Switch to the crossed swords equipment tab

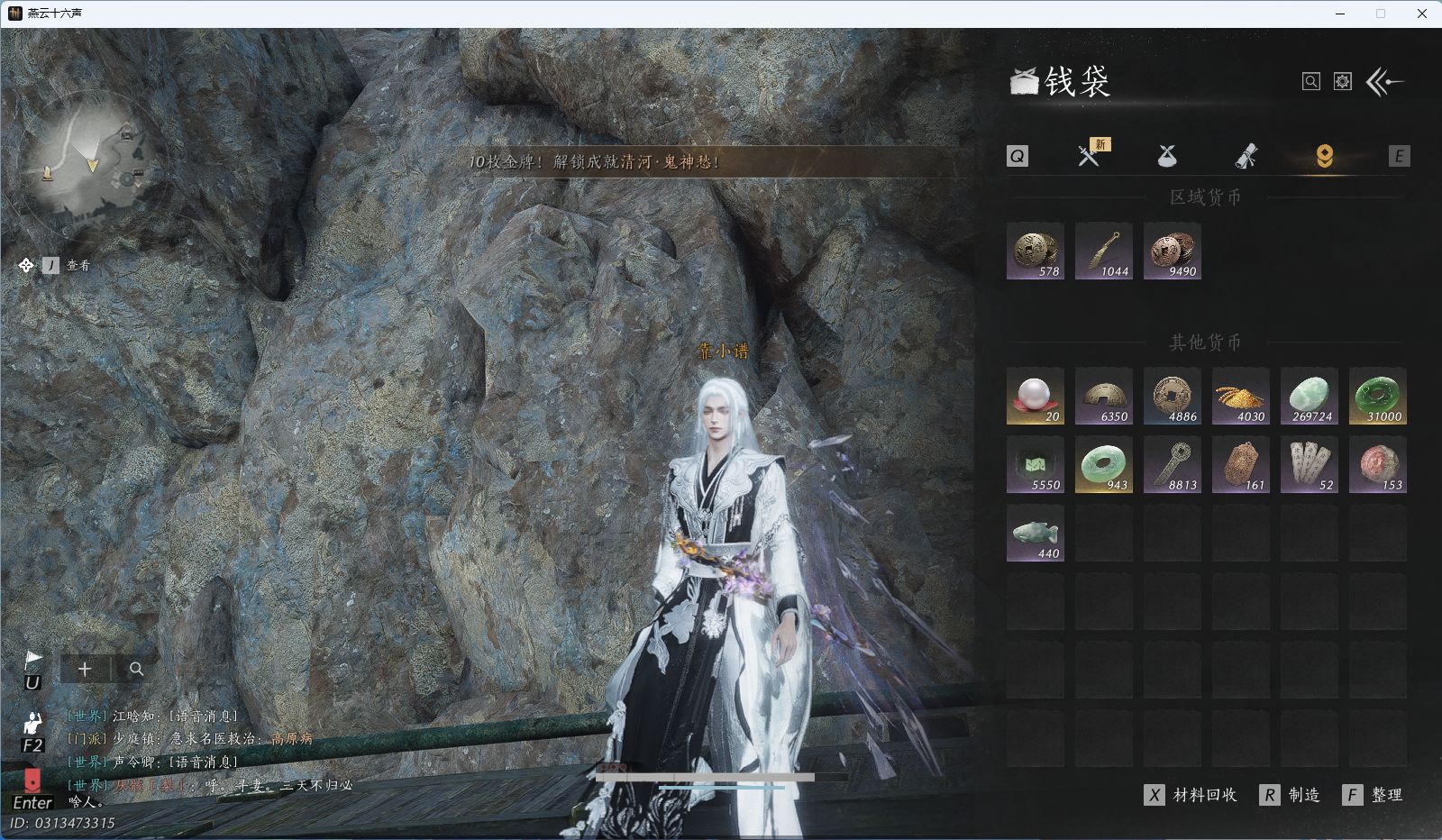point(1089,156)
